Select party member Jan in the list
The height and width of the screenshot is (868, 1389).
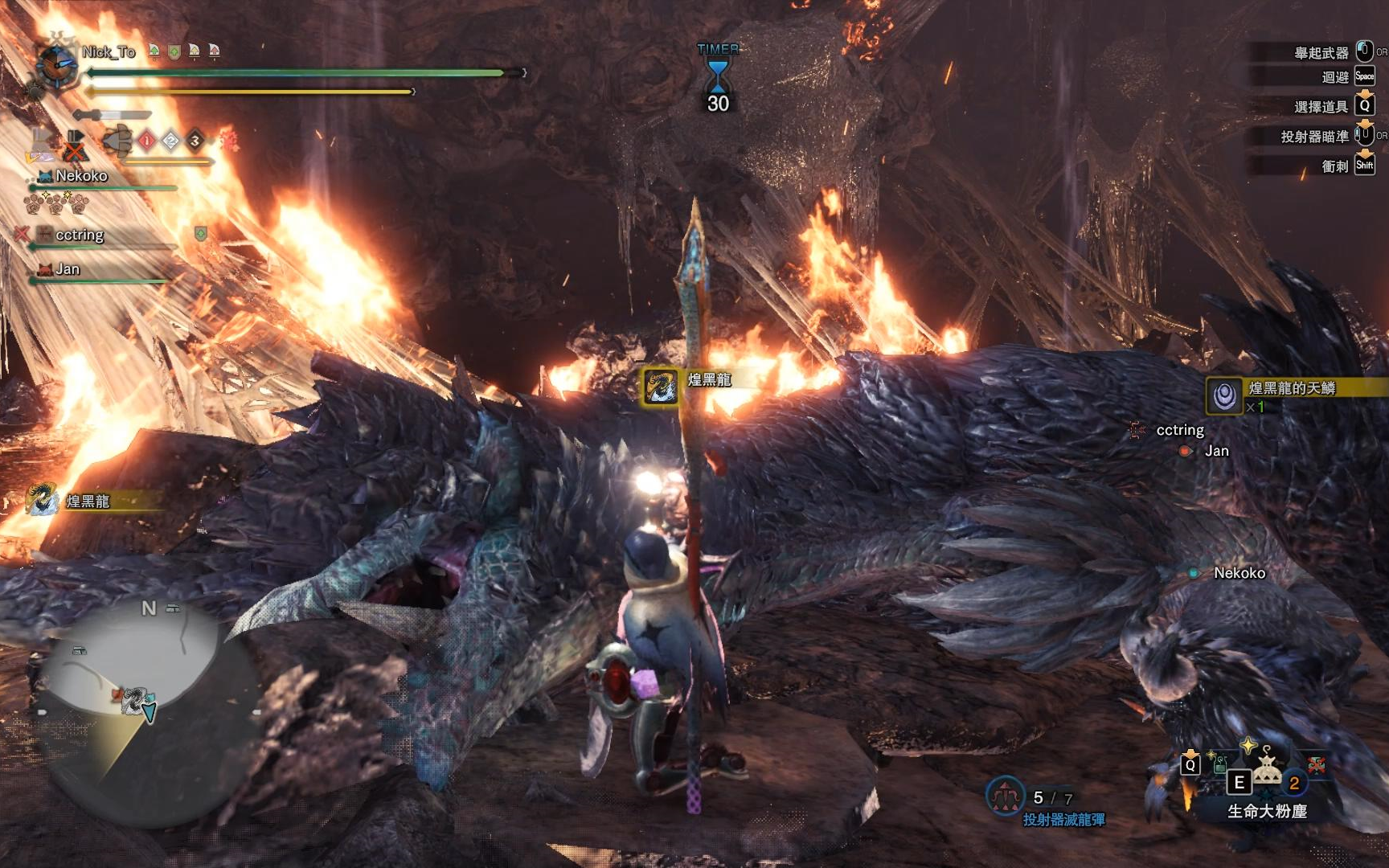click(x=68, y=269)
